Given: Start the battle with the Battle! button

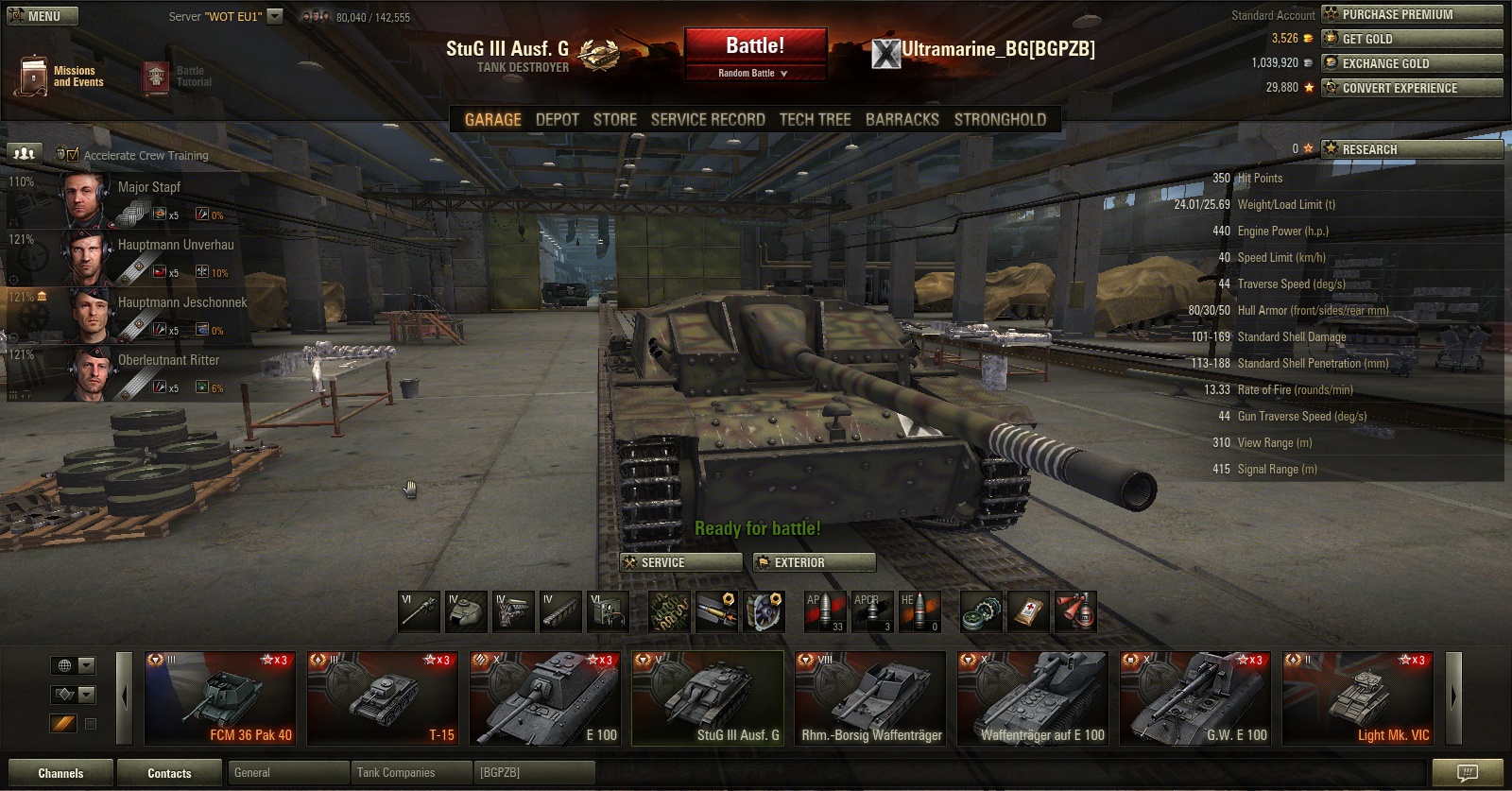Looking at the screenshot, I should coord(755,45).
